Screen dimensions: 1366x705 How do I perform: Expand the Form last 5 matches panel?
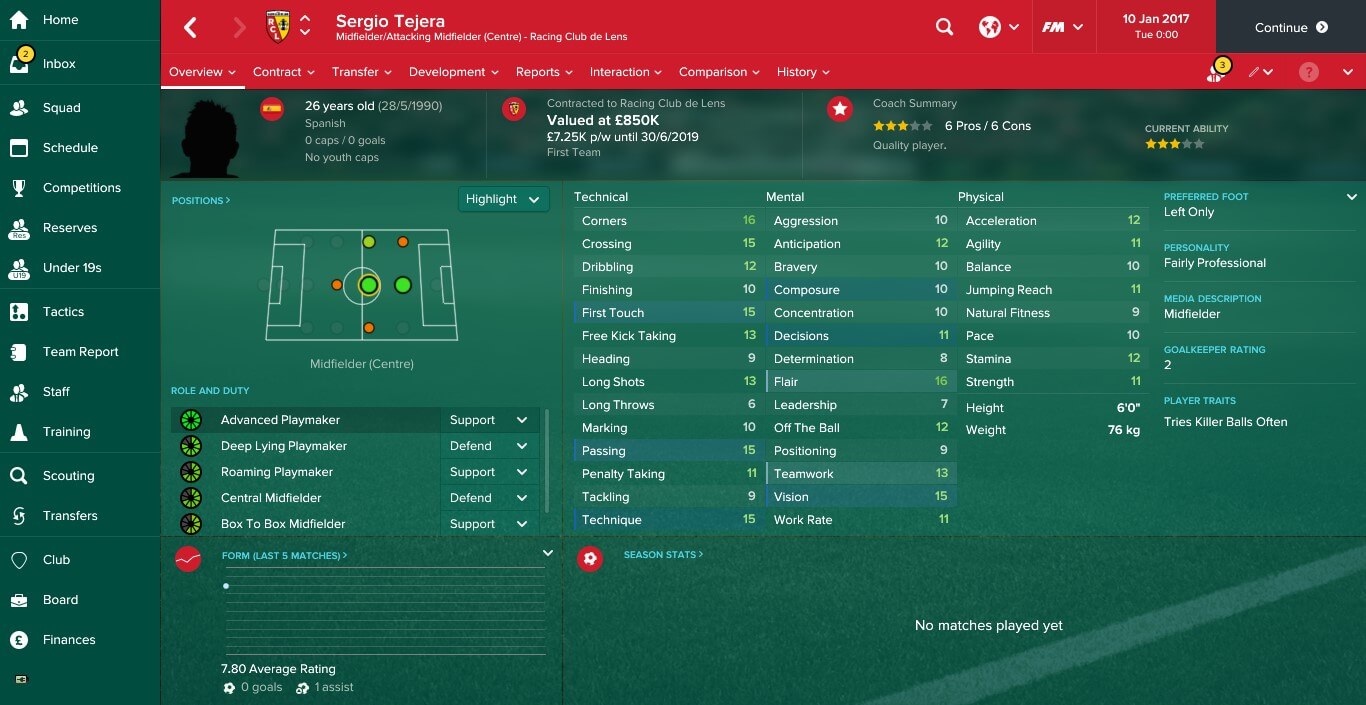[x=547, y=553]
